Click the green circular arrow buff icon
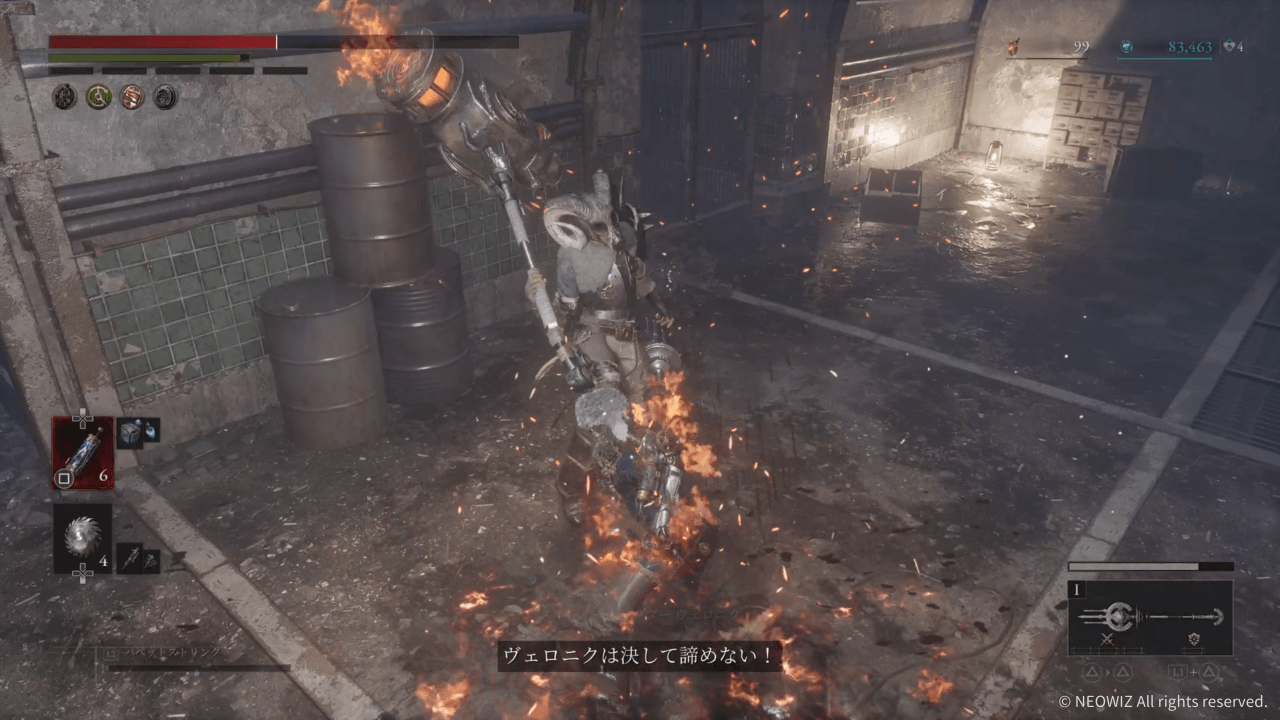Image resolution: width=1280 pixels, height=720 pixels. click(x=98, y=96)
